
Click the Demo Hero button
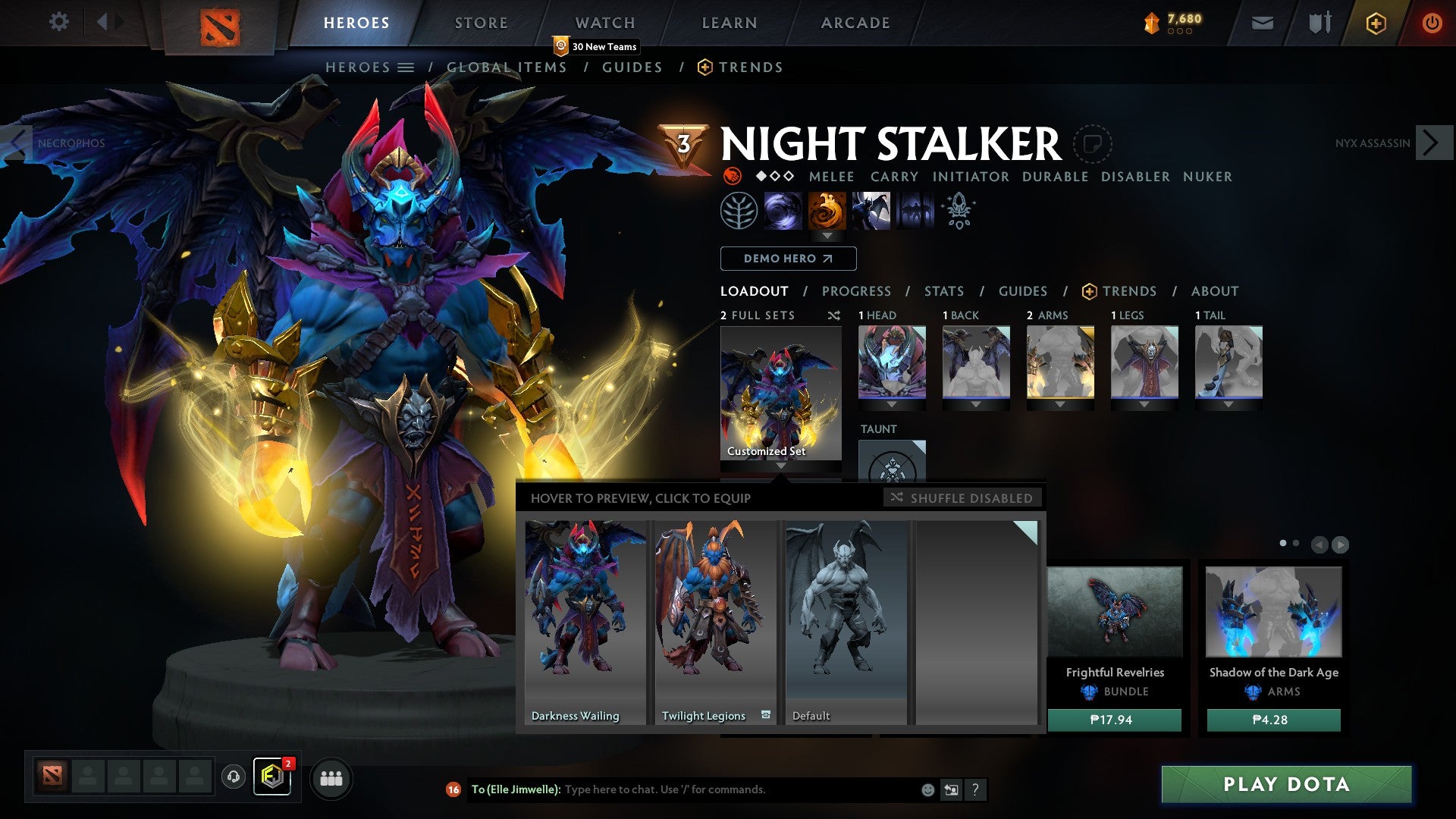(787, 259)
